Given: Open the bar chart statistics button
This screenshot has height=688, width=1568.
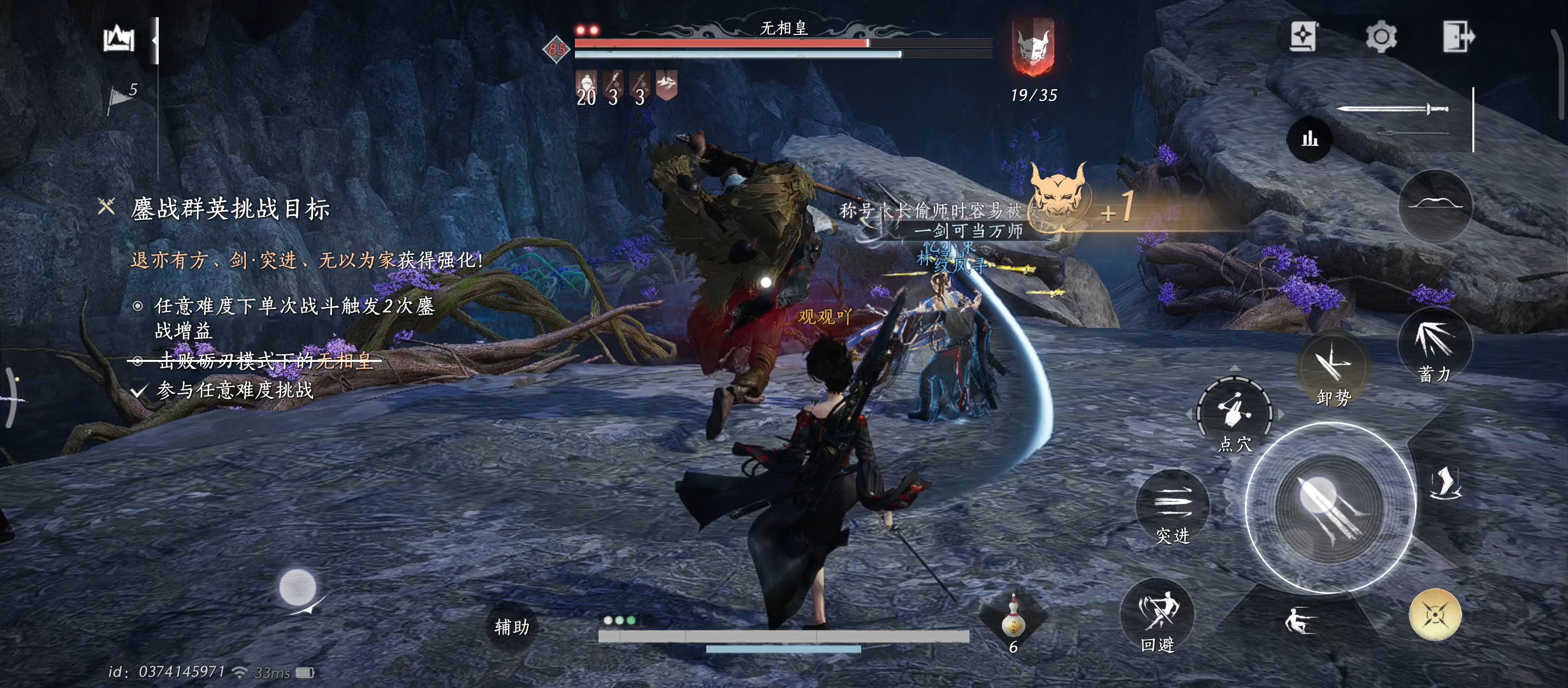Looking at the screenshot, I should pyautogui.click(x=1310, y=138).
